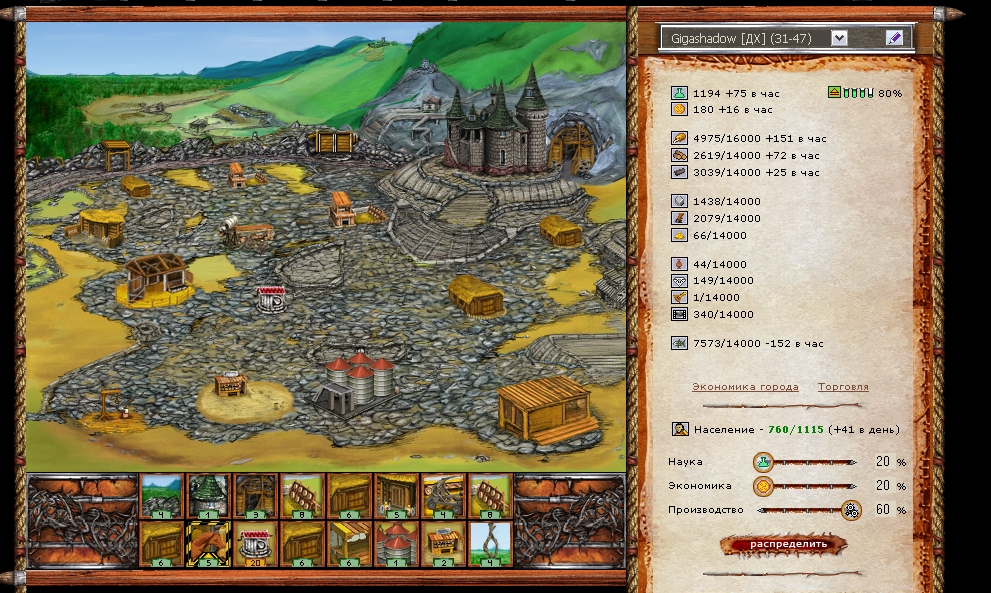
Task: Click the population portrait icon
Action: pos(680,430)
